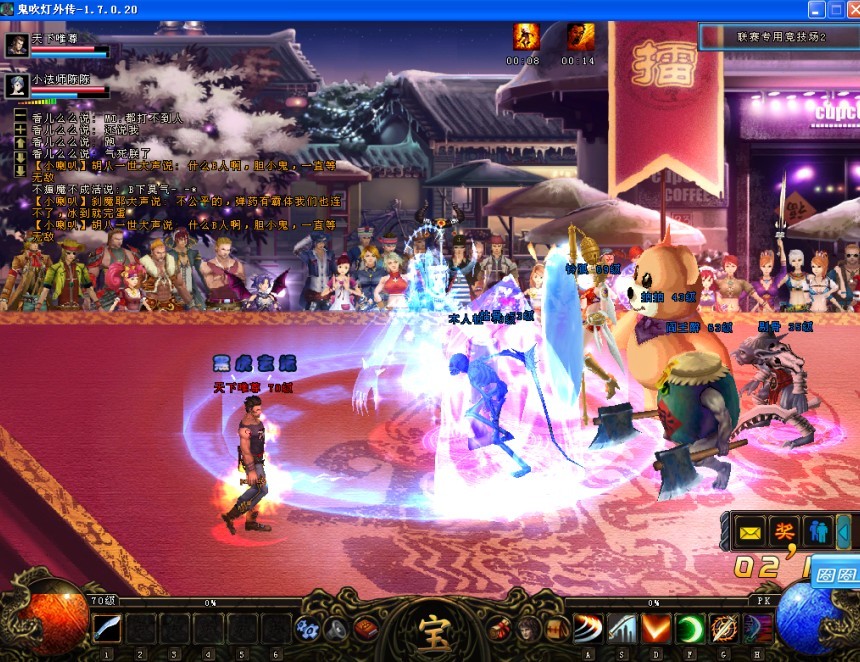Collapse the side panel with the teal arrow

845,529
